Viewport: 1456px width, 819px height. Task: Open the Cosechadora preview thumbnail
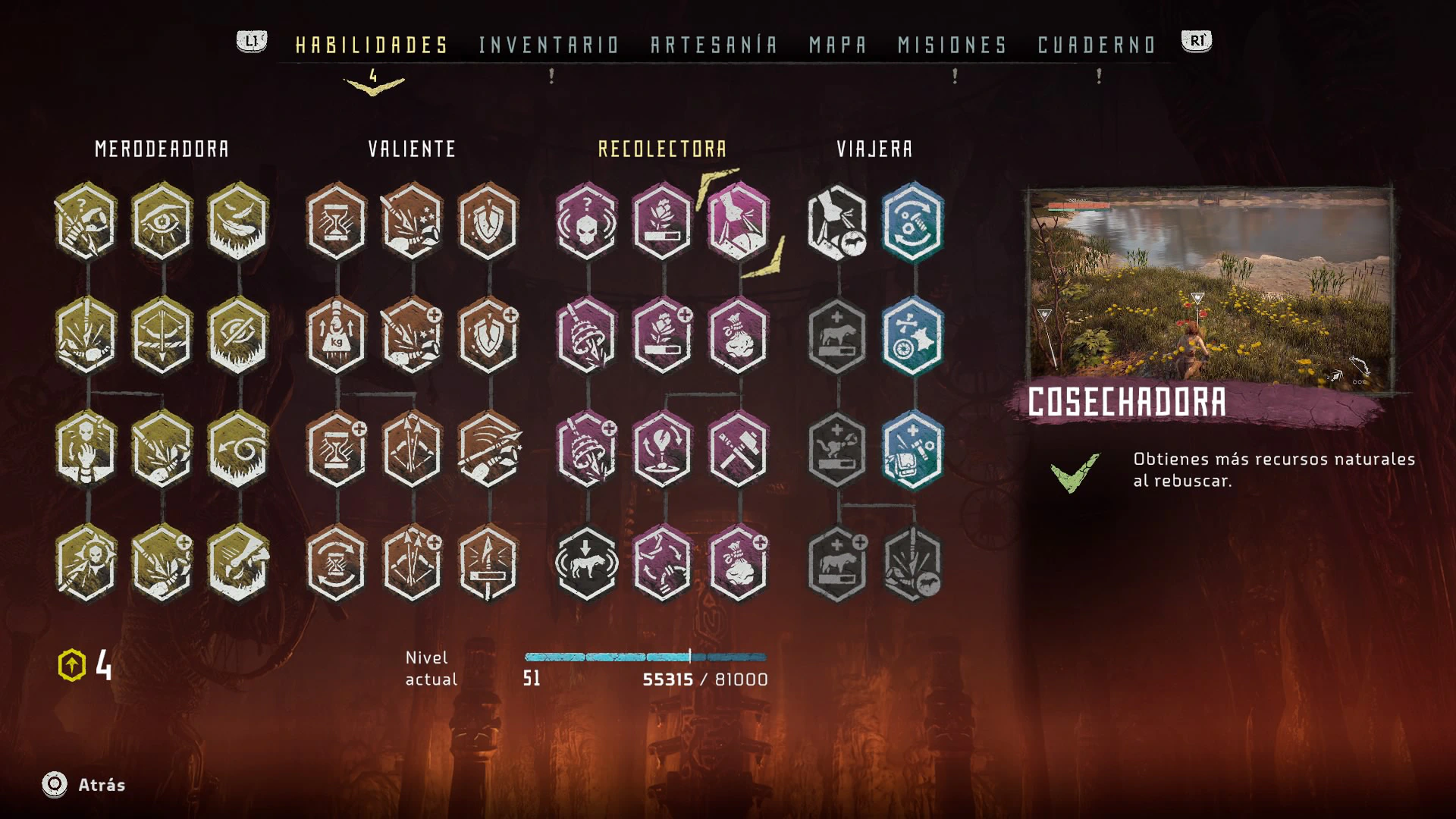click(1210, 290)
